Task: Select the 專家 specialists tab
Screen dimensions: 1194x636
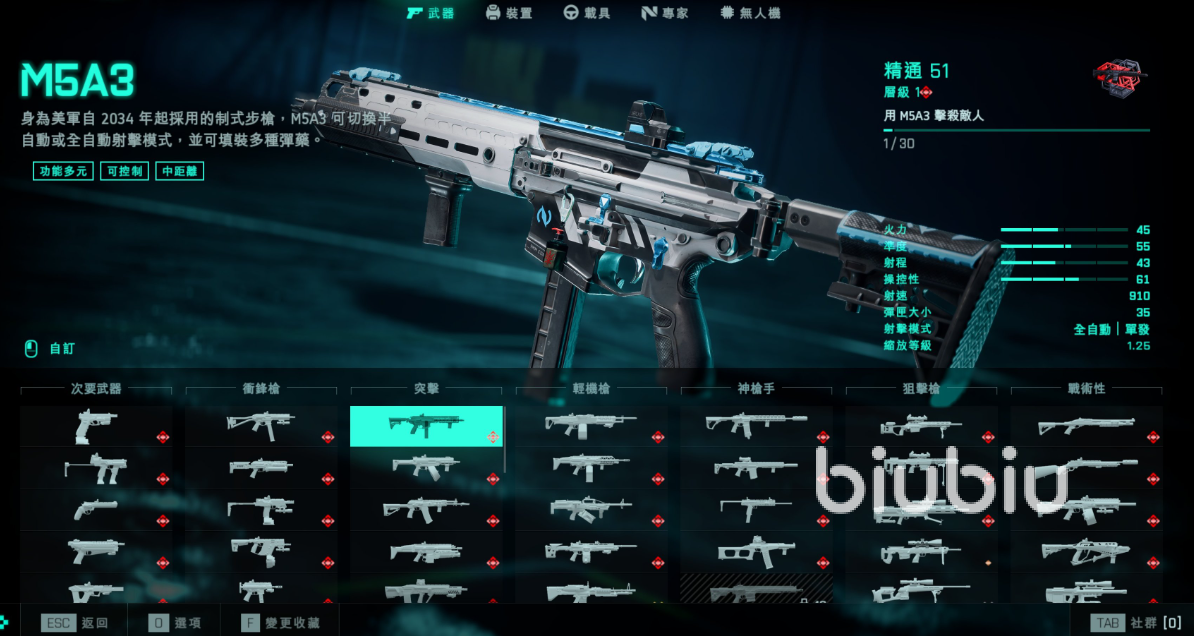Action: click(663, 13)
